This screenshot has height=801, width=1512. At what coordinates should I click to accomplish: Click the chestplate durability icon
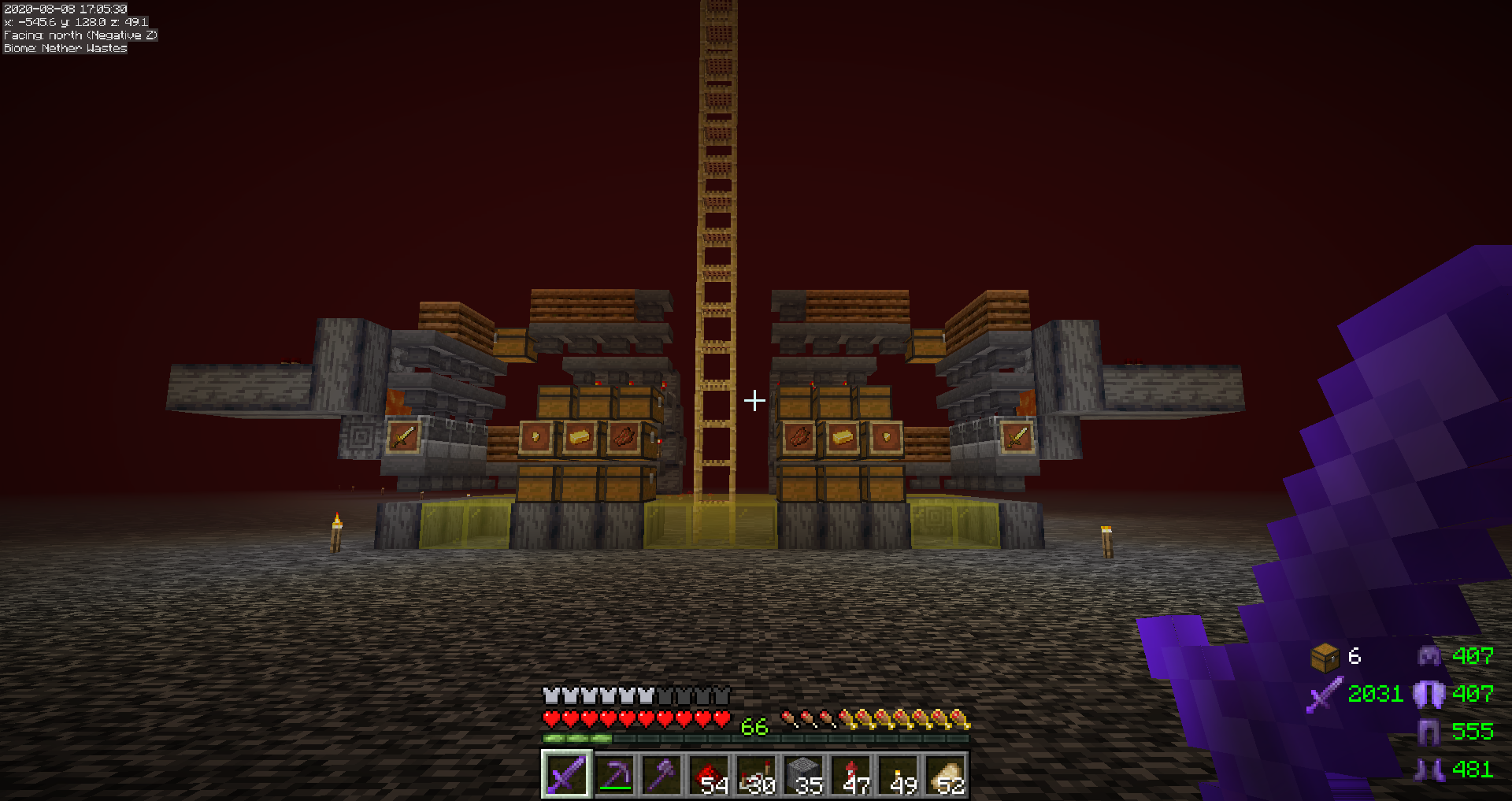1429,693
